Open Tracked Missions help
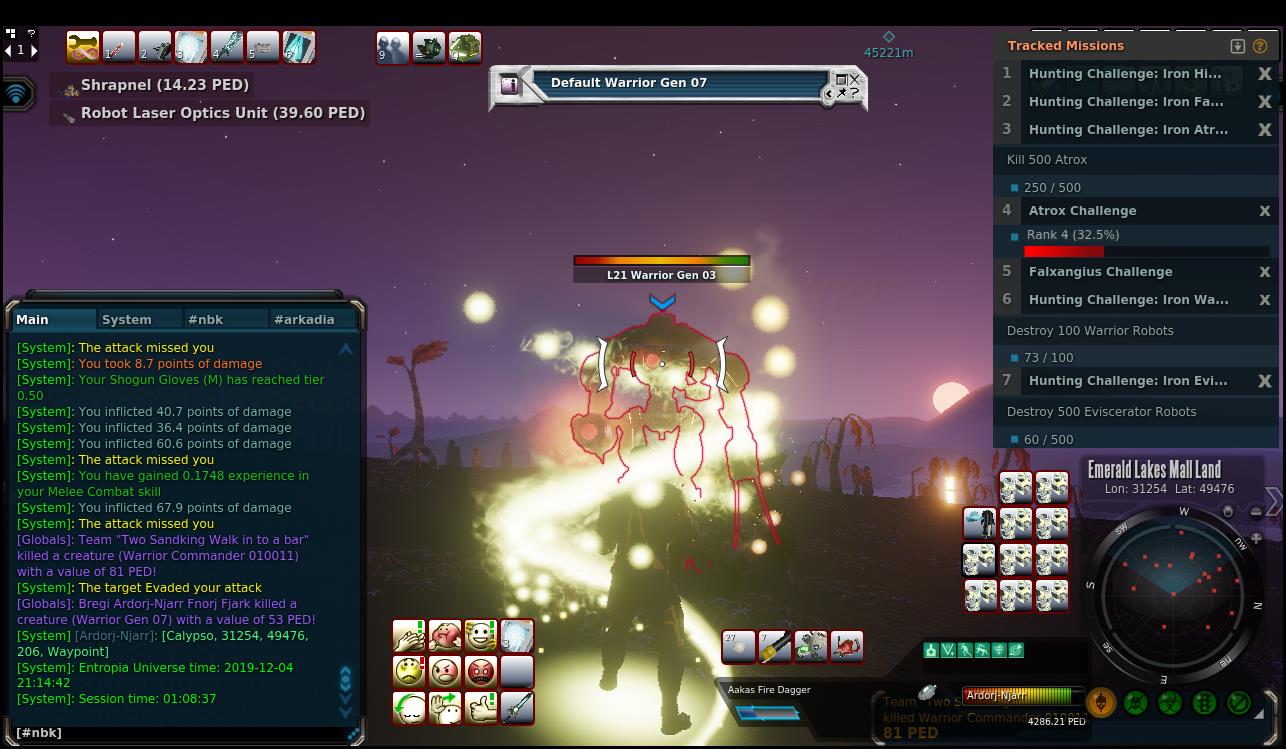This screenshot has width=1286, height=749. click(1260, 46)
